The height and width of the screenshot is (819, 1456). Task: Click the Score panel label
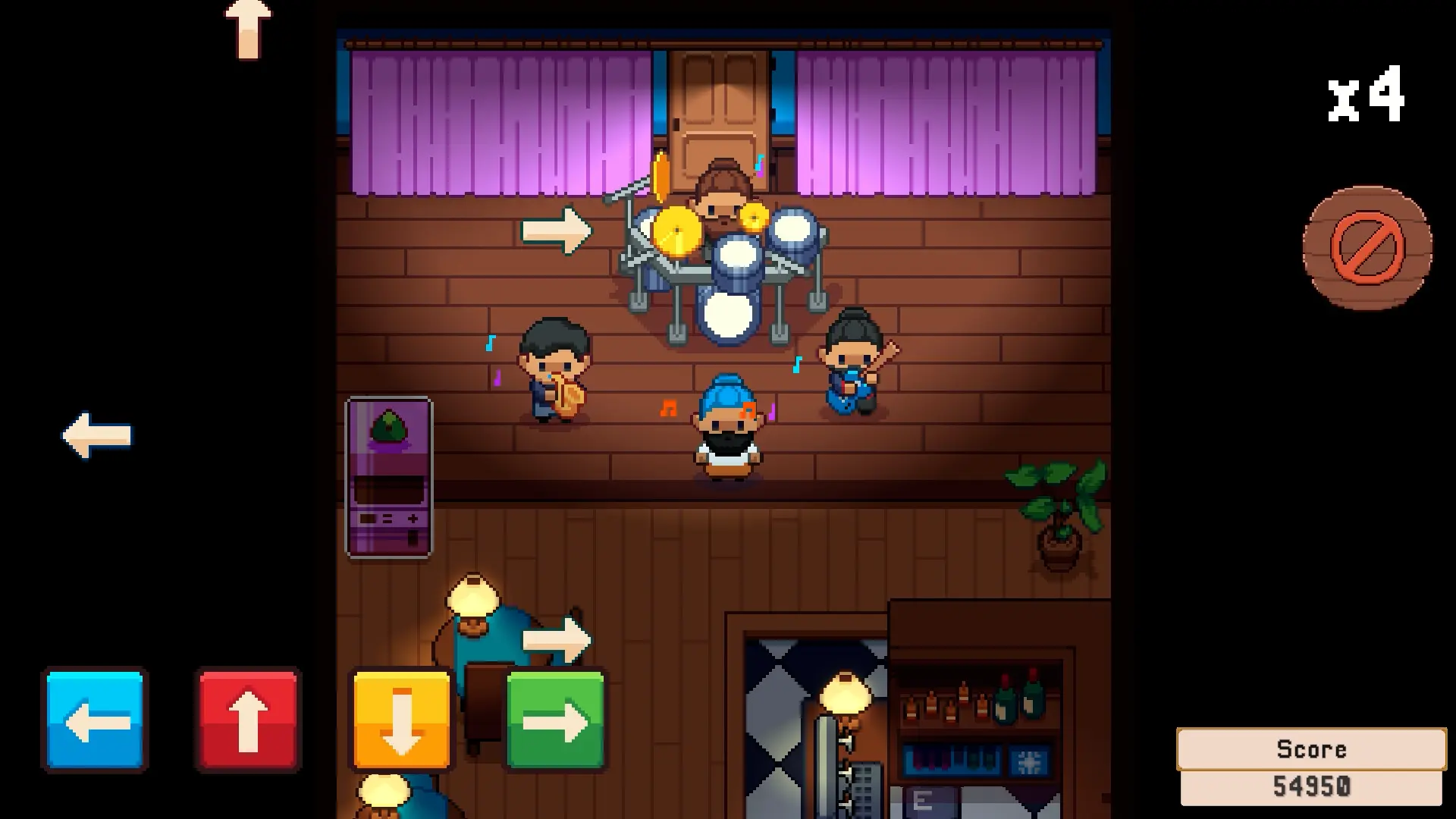(1313, 749)
